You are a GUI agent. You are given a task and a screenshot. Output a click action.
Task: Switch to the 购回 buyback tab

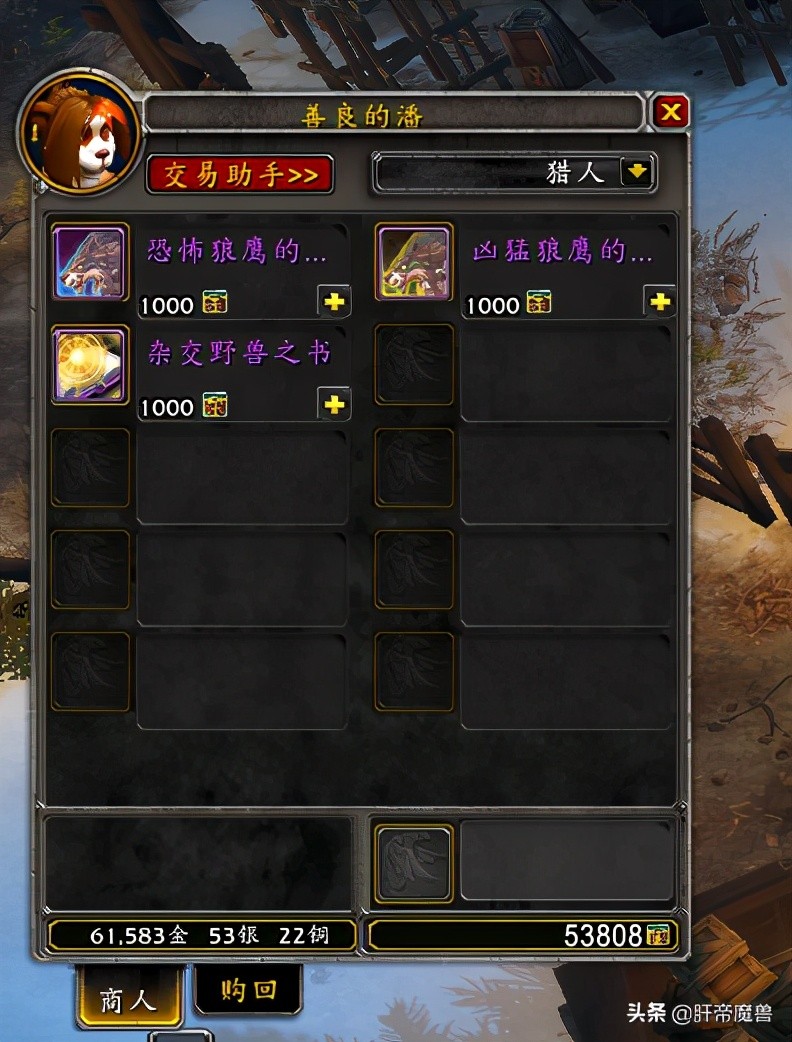[x=247, y=989]
